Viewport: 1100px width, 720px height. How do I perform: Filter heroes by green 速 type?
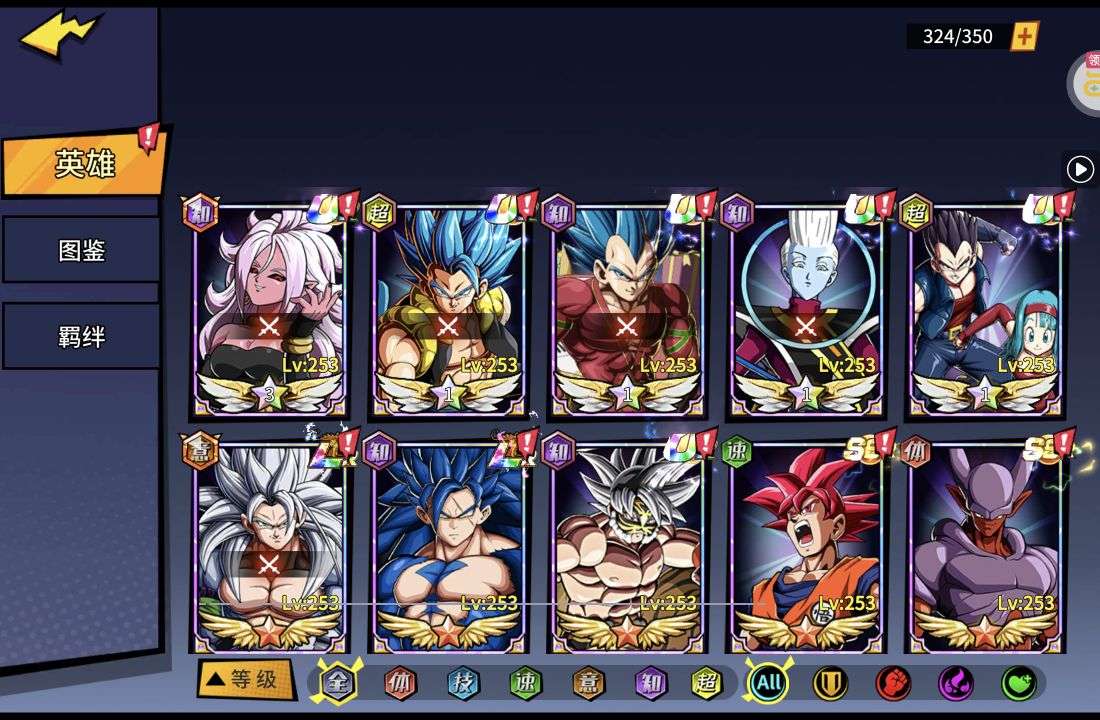tap(525, 683)
